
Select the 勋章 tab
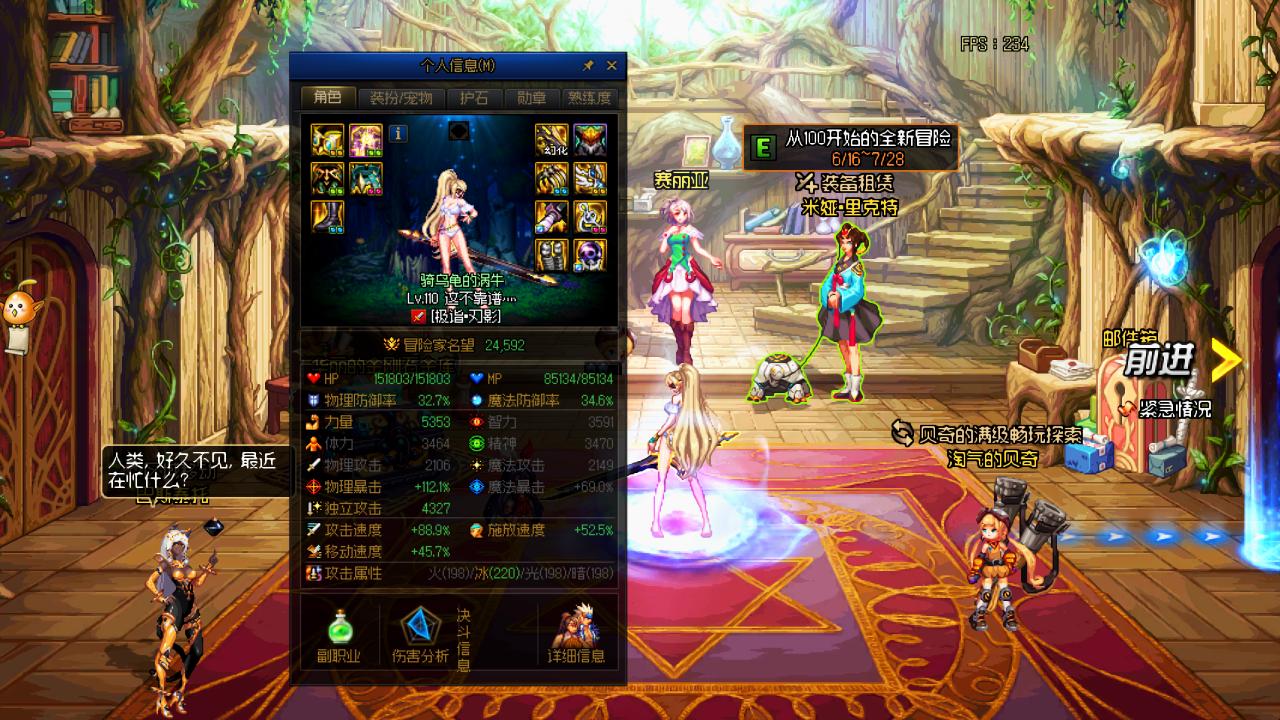pos(531,98)
